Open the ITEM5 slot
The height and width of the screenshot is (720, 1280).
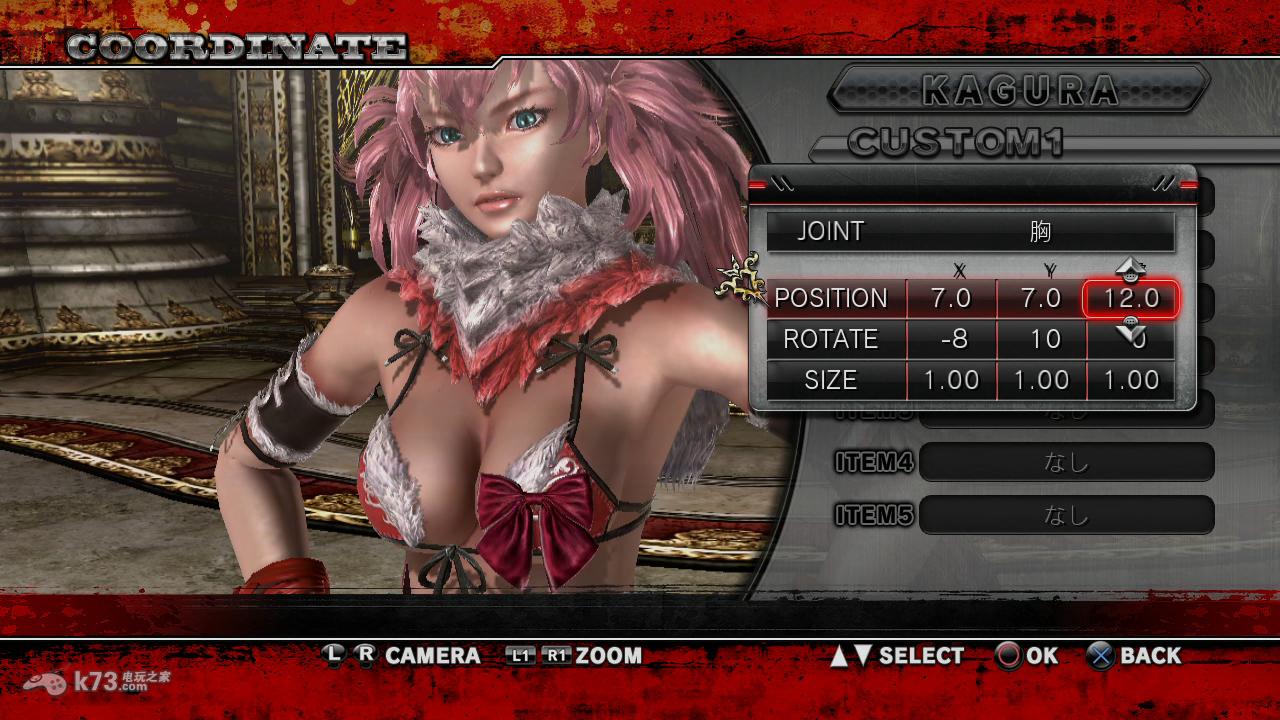(1066, 514)
